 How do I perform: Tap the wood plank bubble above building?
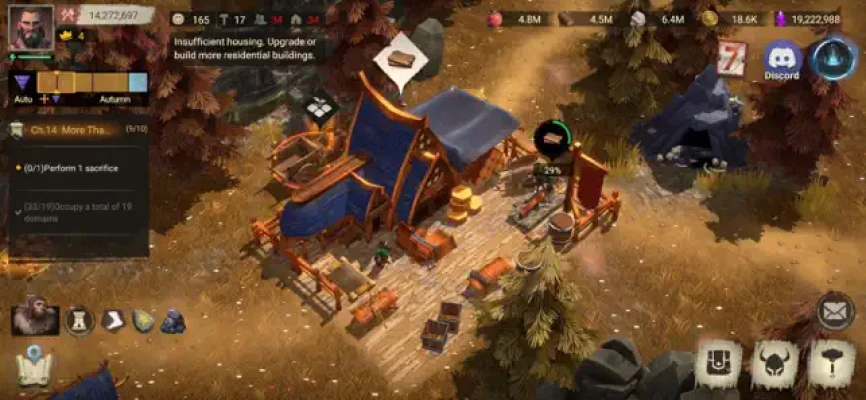point(400,60)
